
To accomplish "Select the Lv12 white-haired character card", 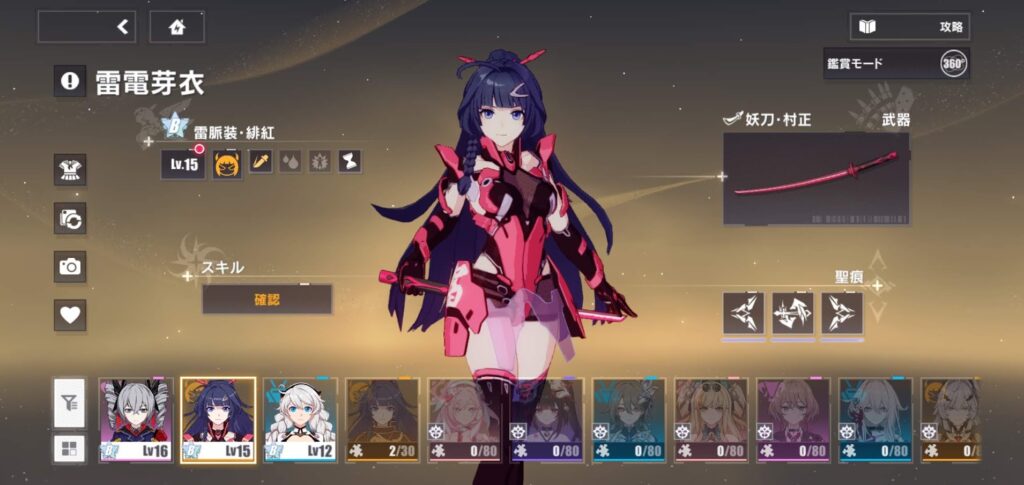I will (300, 420).
